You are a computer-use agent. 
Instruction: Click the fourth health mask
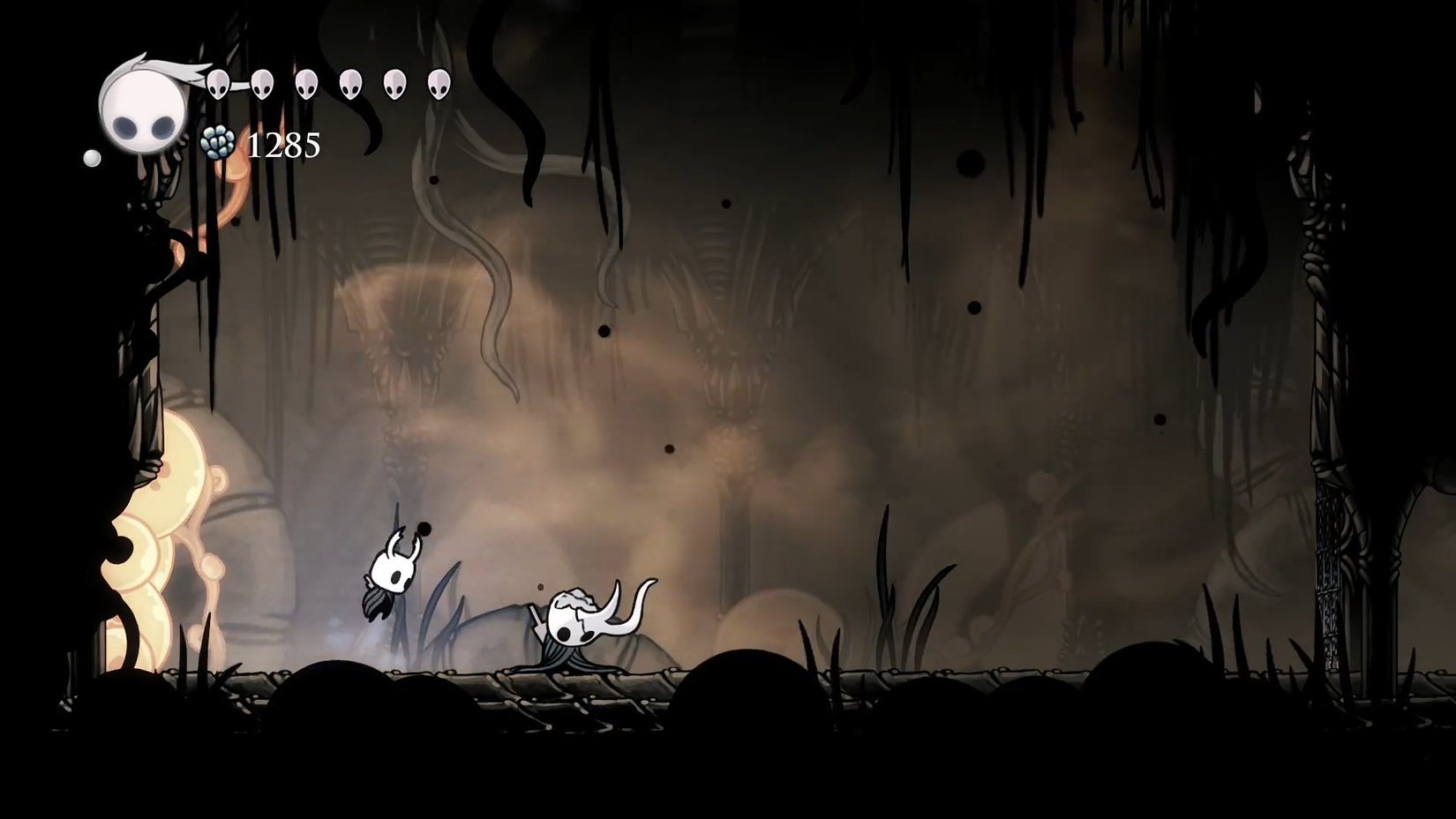pos(350,86)
